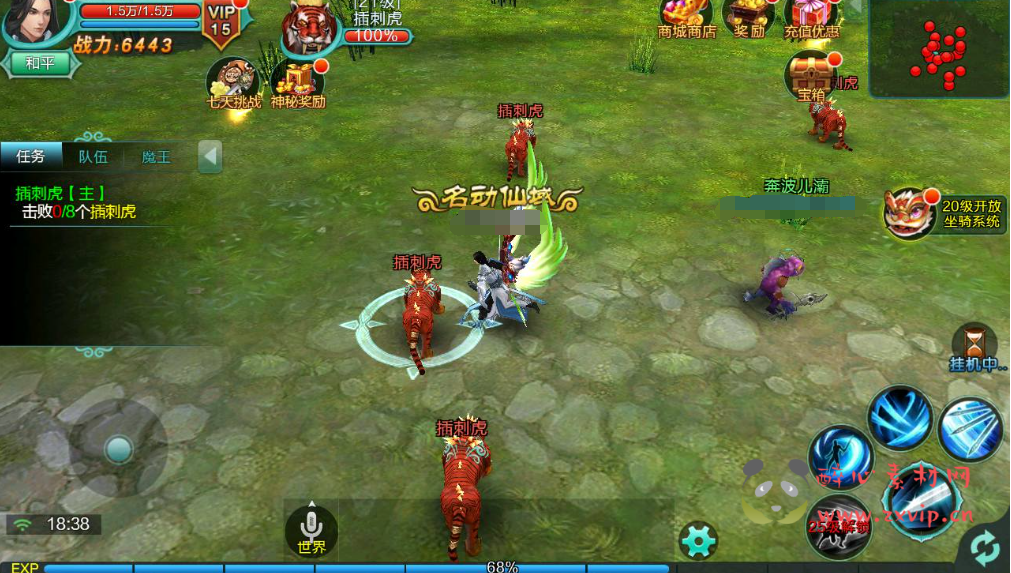
Task: Open the 奖励 rewards chest
Action: [749, 16]
